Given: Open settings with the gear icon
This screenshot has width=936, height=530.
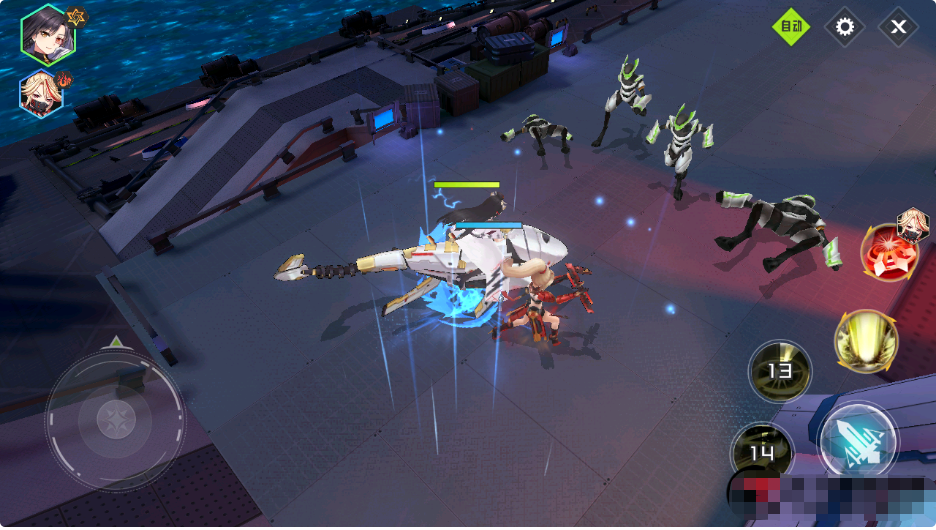Looking at the screenshot, I should tap(845, 27).
